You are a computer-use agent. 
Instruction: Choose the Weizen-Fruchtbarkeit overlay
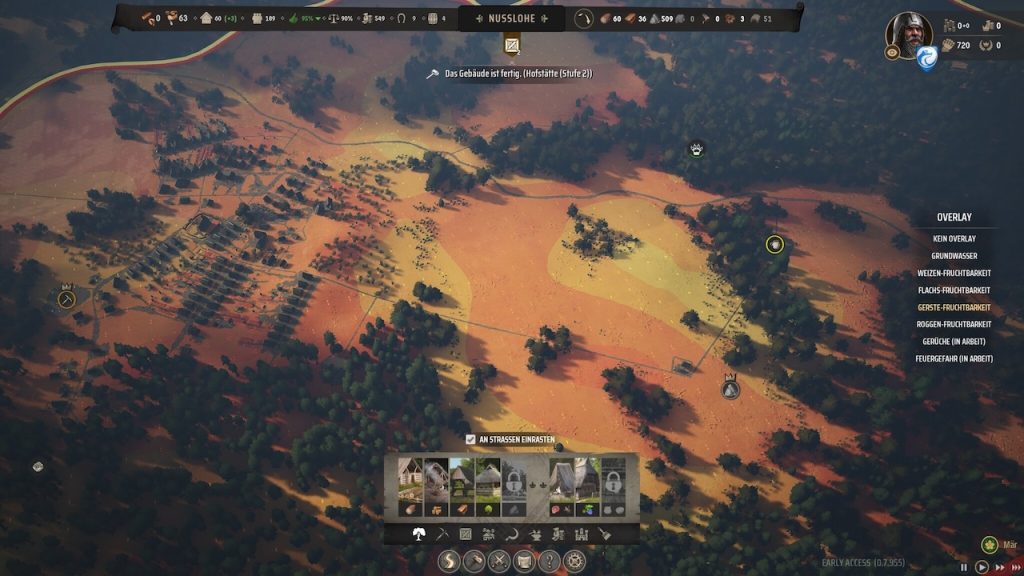(954, 273)
